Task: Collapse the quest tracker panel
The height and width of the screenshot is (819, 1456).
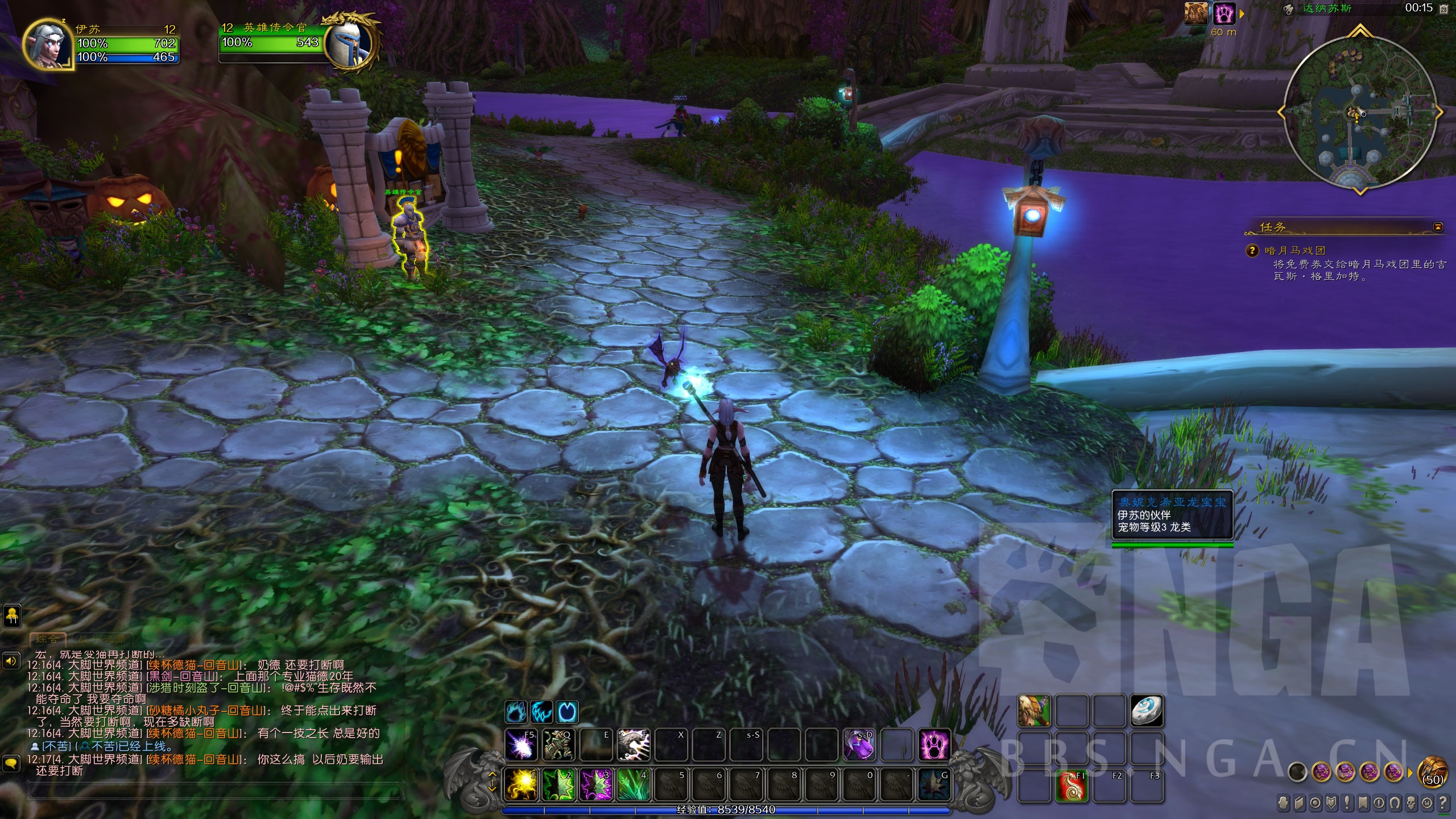Action: 1438,227
